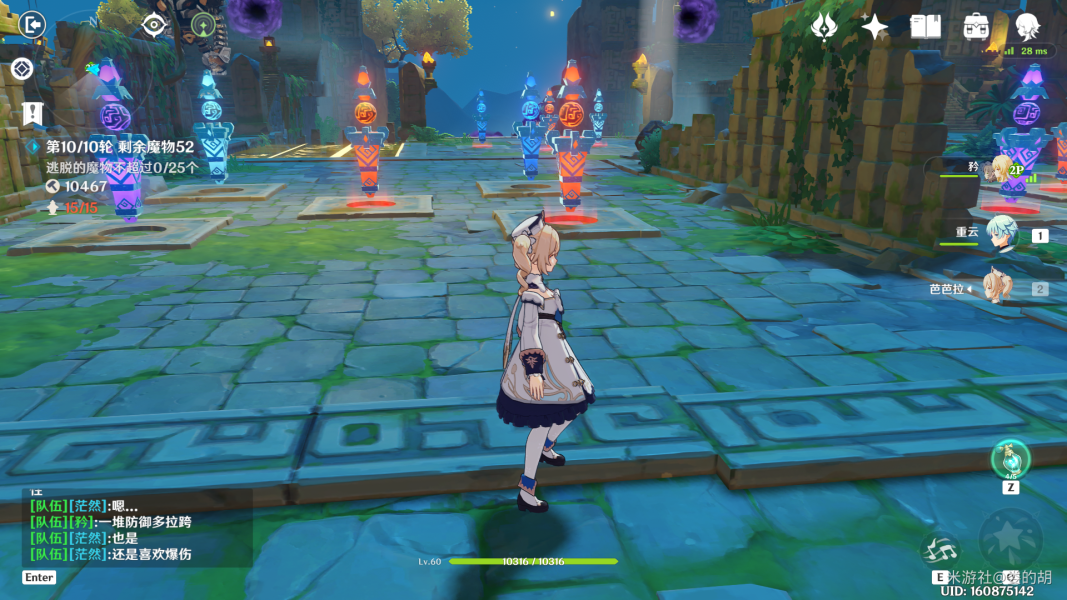The width and height of the screenshot is (1067, 600).
Task: Click the exit challenge door icon
Action: (32, 24)
